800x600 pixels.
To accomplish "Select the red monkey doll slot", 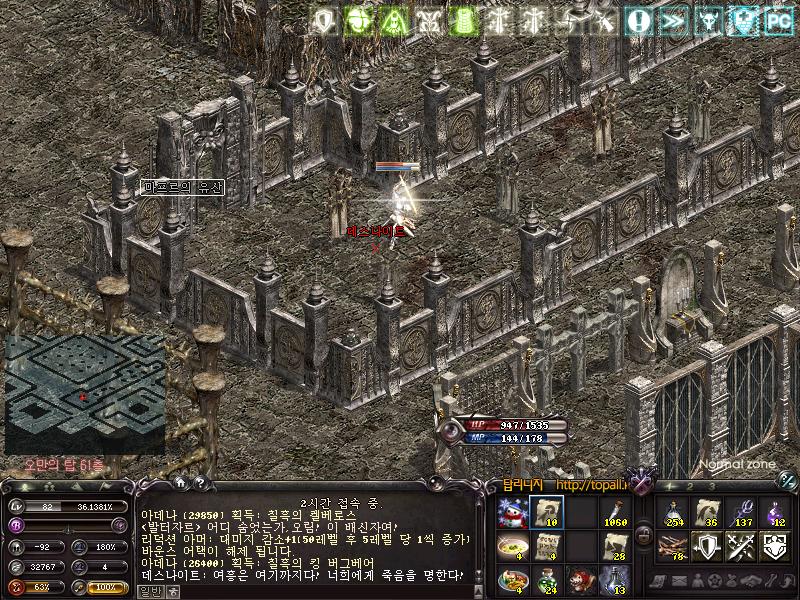I will tap(580, 579).
